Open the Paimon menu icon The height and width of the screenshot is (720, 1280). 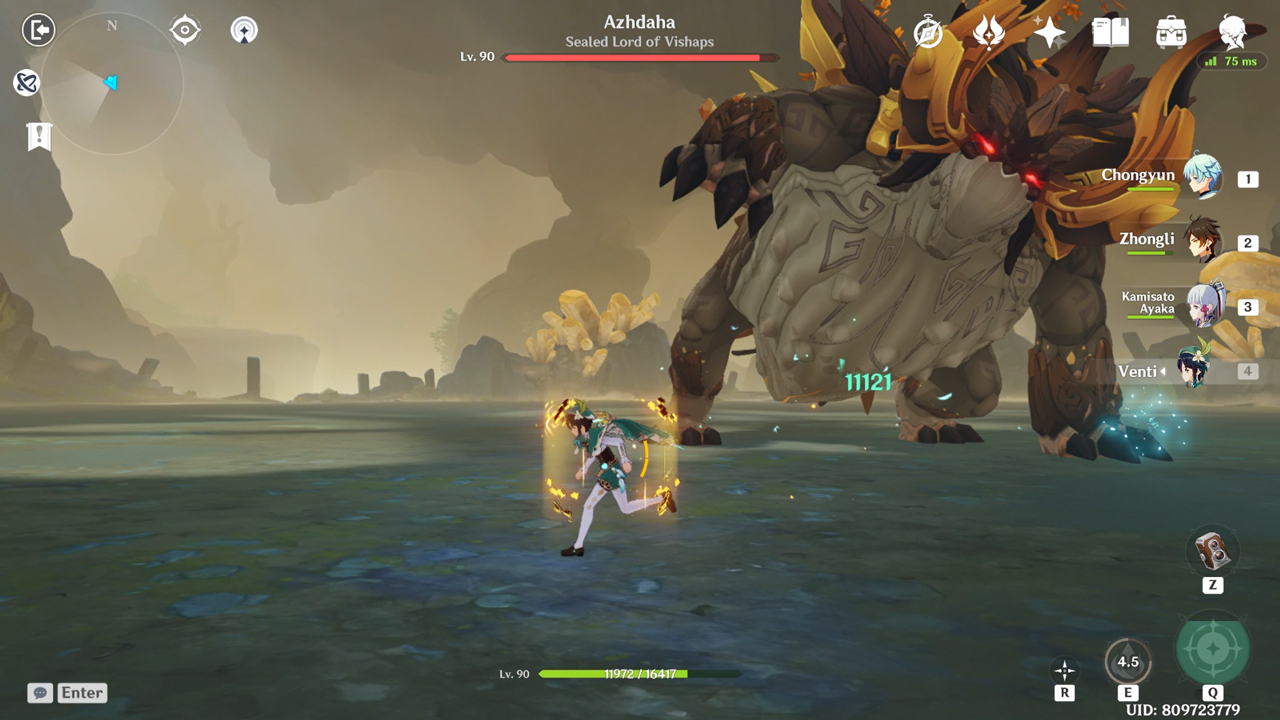point(1232,32)
